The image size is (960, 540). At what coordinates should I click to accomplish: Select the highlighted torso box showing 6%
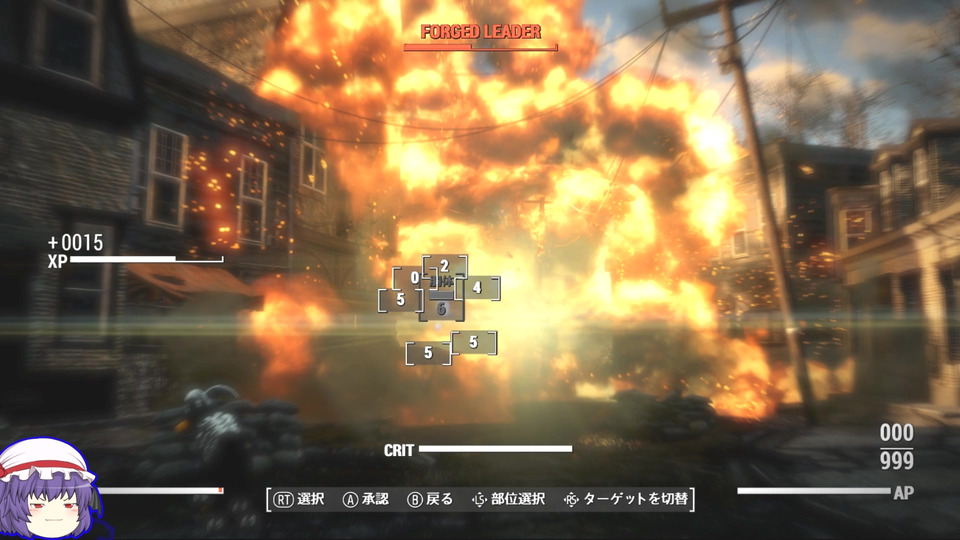pos(441,309)
